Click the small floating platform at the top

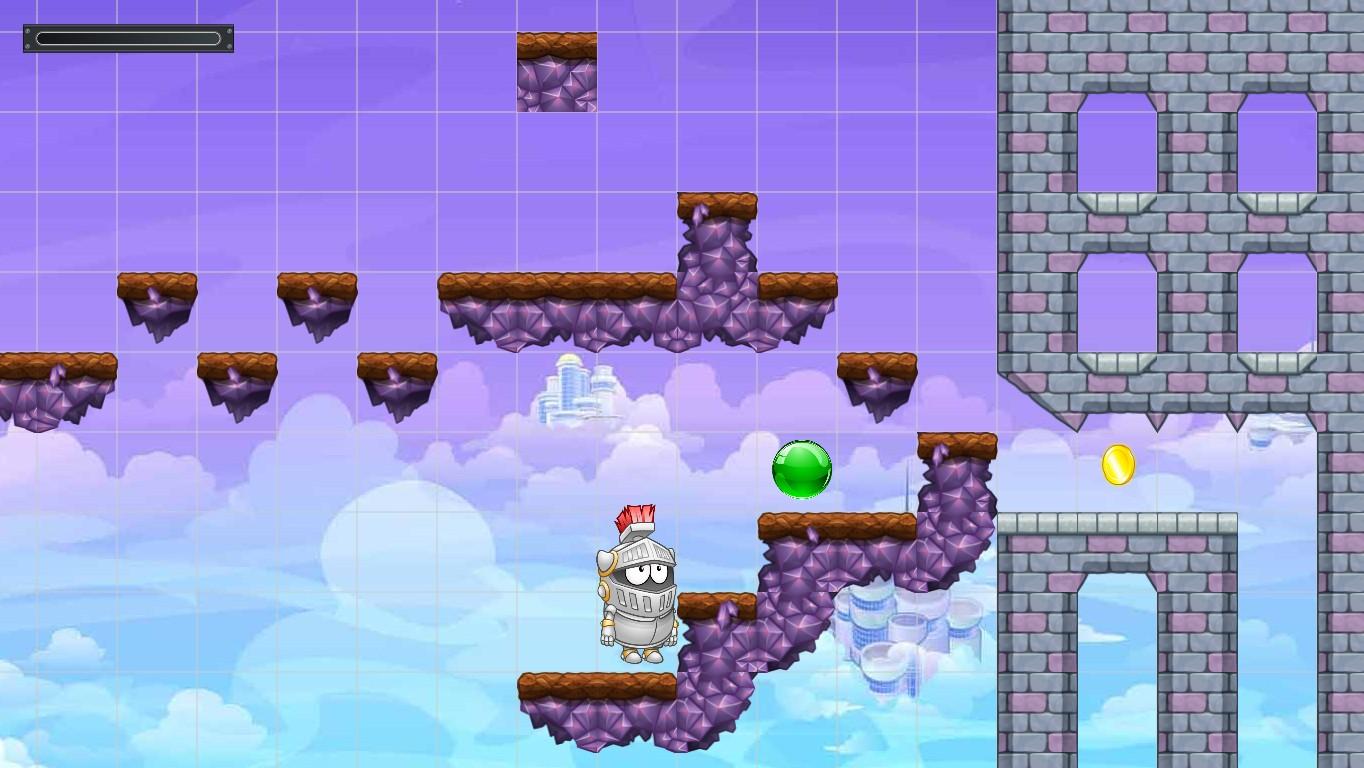pyautogui.click(x=555, y=70)
